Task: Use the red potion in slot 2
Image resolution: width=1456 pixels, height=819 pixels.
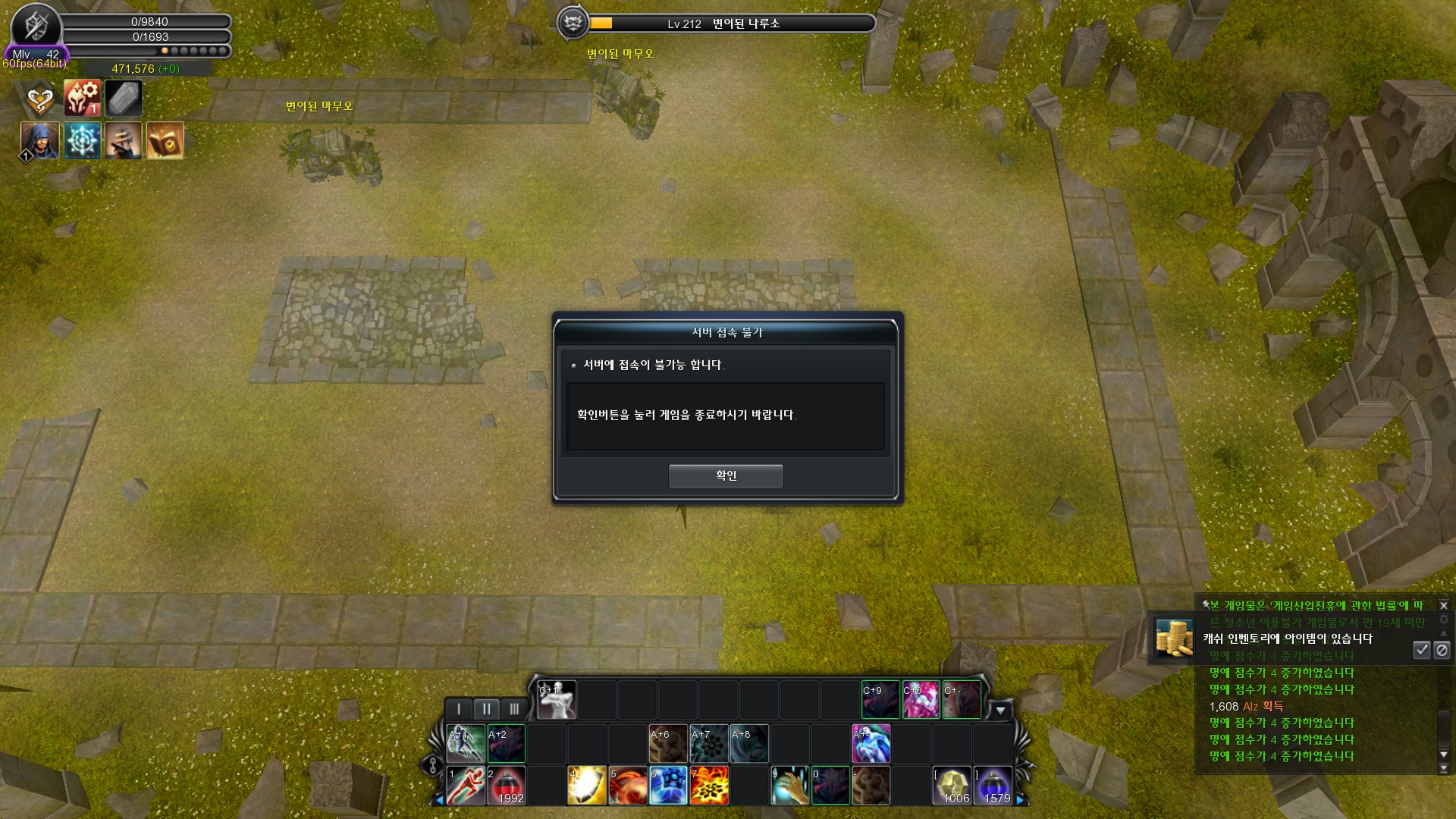Action: [x=506, y=785]
